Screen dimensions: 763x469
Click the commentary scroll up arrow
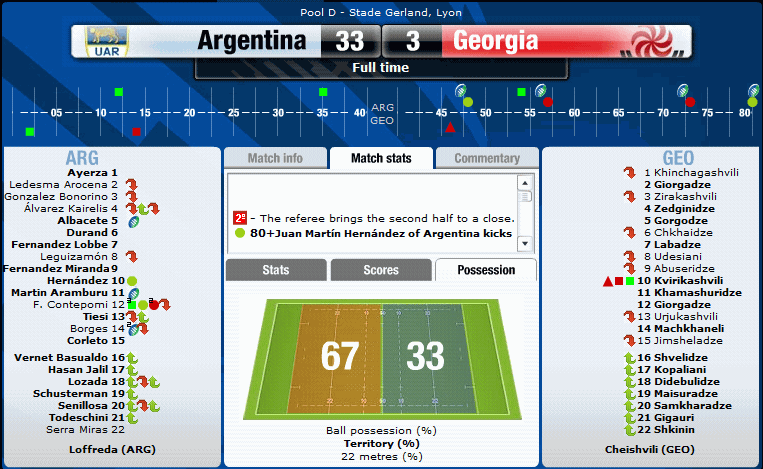click(x=523, y=184)
